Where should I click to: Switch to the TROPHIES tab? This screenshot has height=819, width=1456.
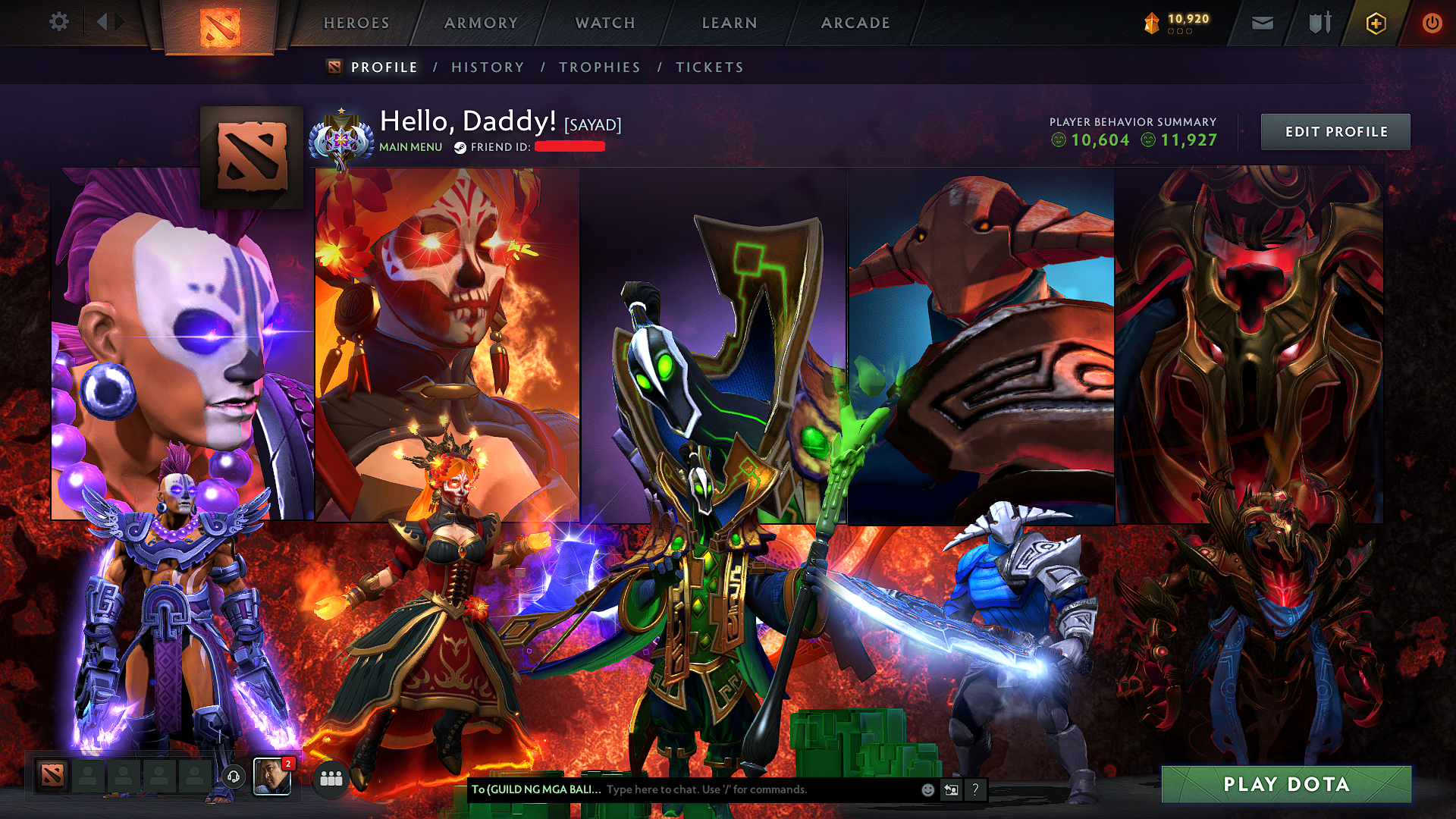pos(599,67)
